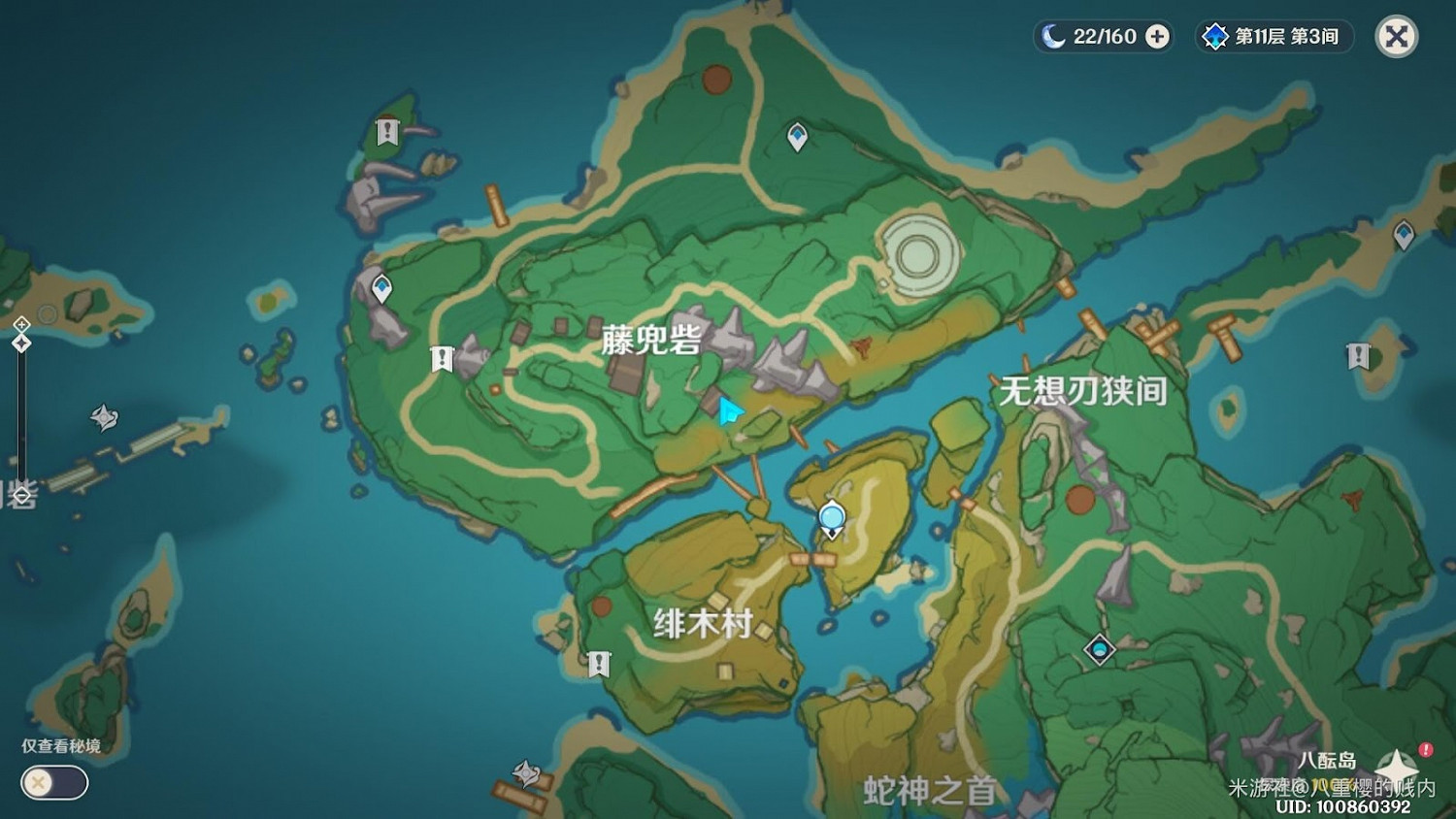This screenshot has width=1456, height=819.
Task: Select the teleport waypoint west of 藤兜砦
Action: click(x=381, y=286)
